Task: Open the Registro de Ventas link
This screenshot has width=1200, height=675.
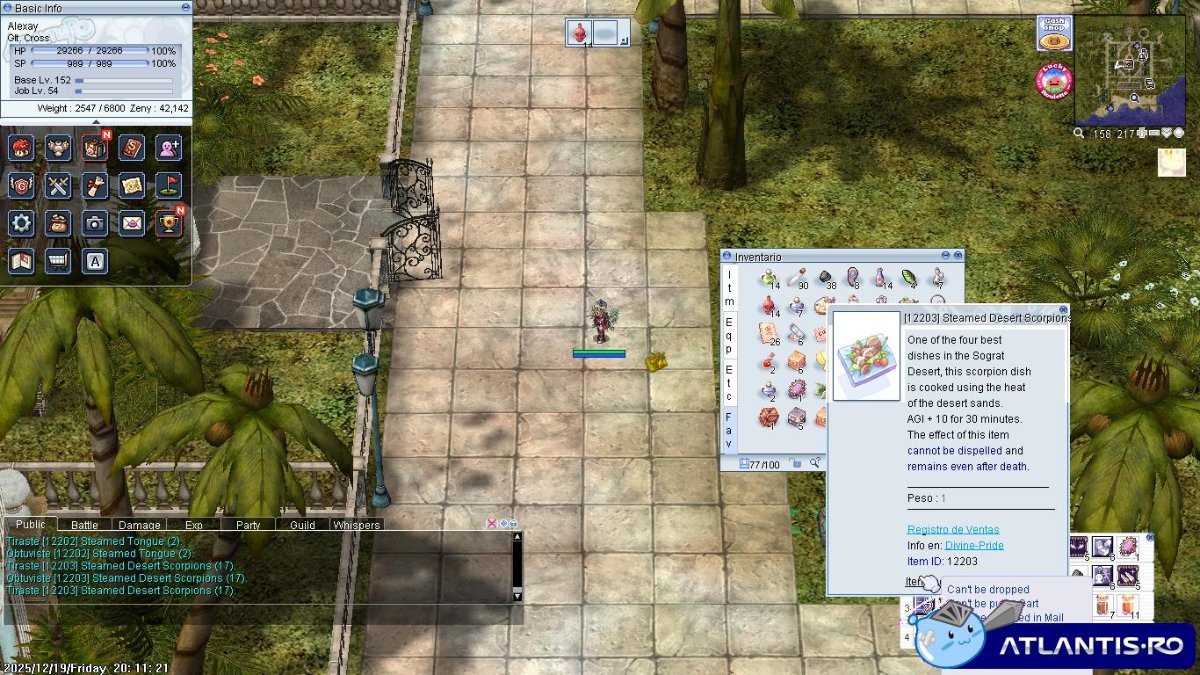Action: tap(953, 529)
